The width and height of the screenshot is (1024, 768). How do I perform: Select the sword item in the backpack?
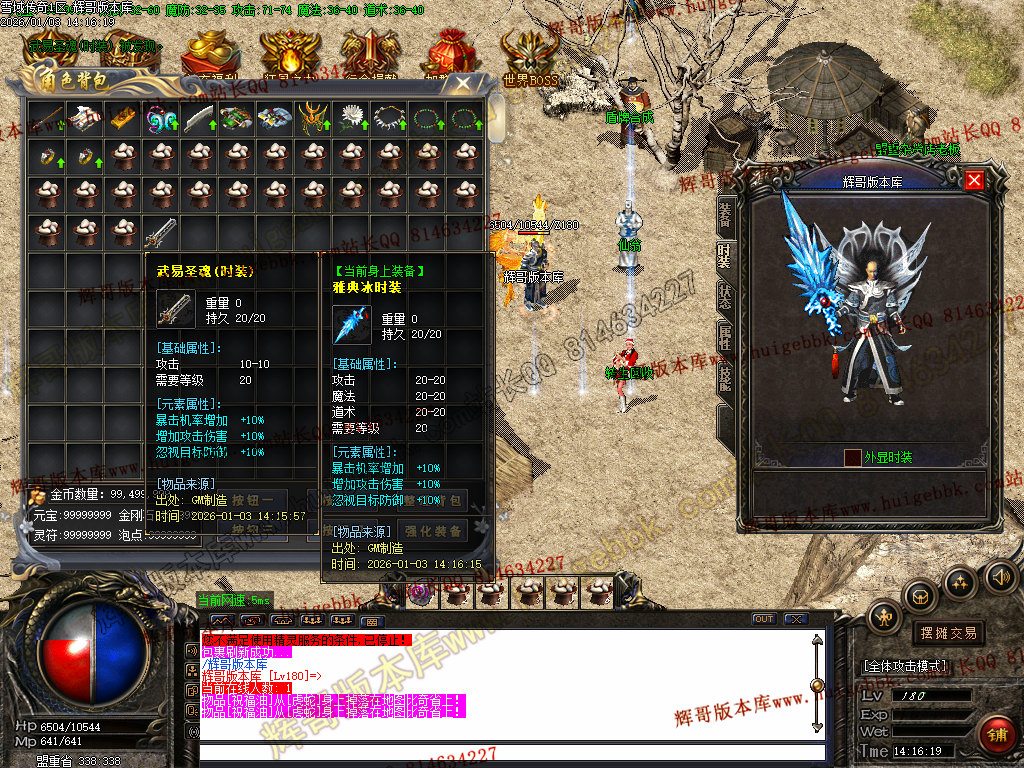pos(160,233)
